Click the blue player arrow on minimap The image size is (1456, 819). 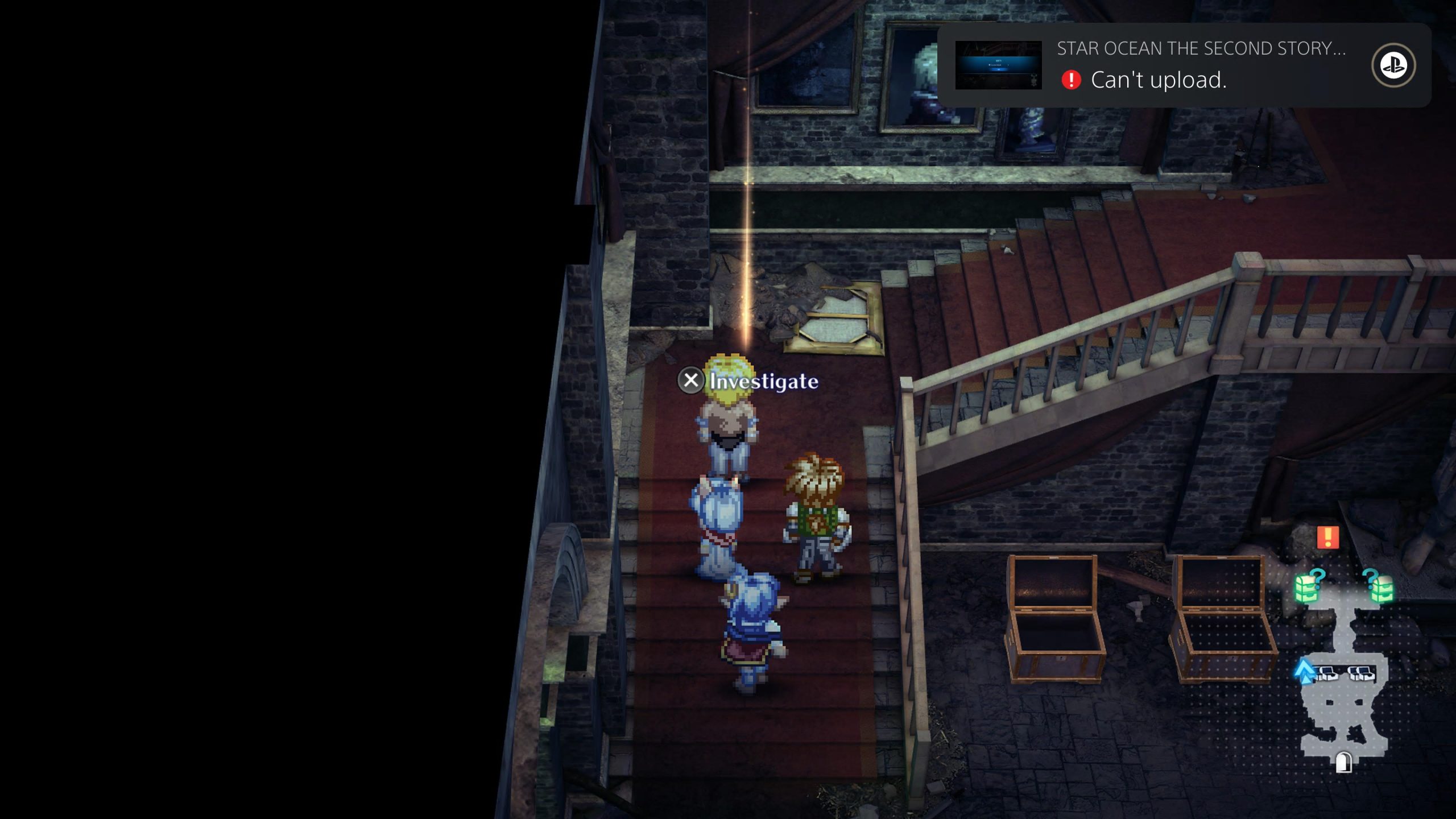click(x=1304, y=670)
